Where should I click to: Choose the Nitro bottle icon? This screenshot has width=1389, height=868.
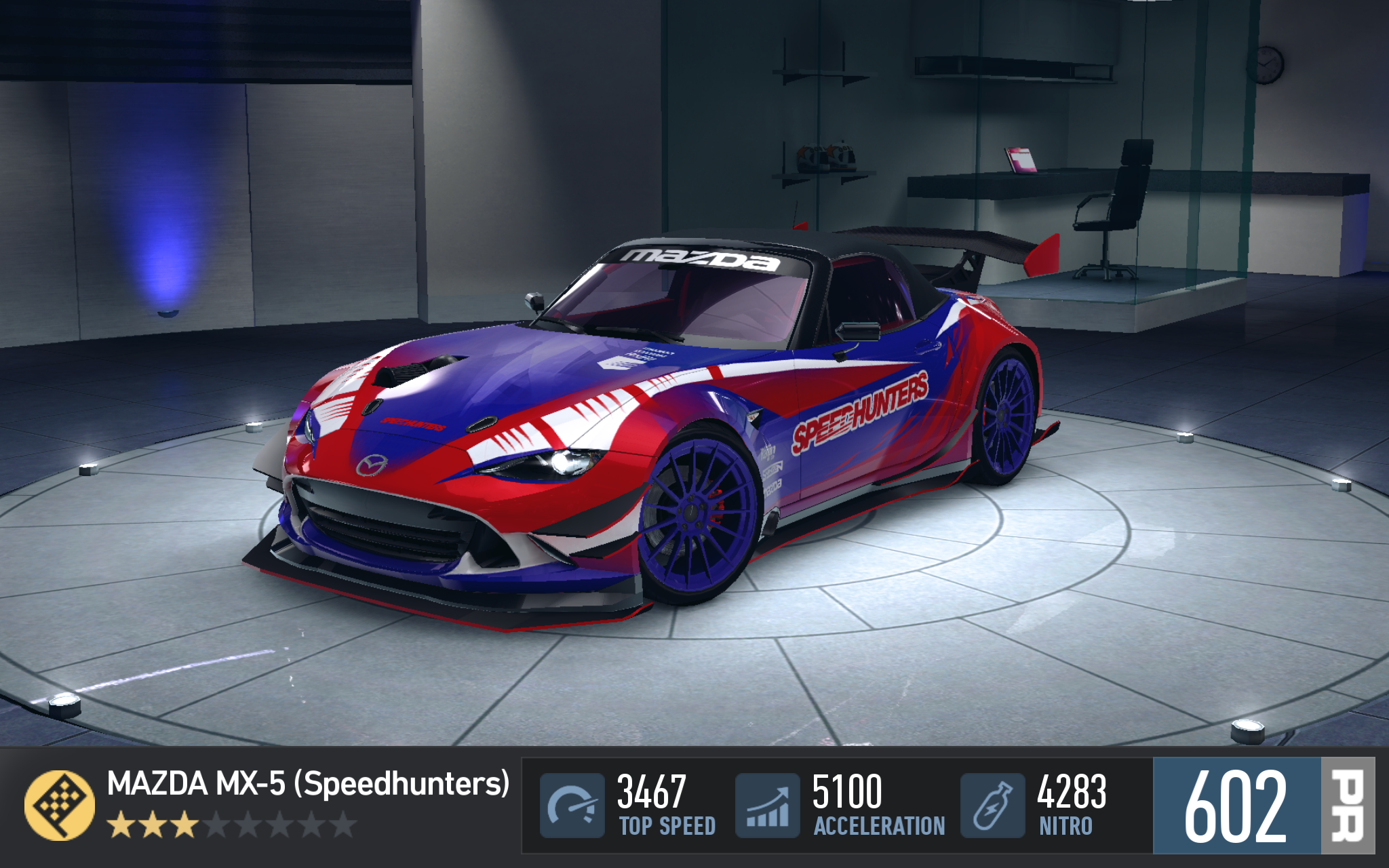(x=992, y=806)
